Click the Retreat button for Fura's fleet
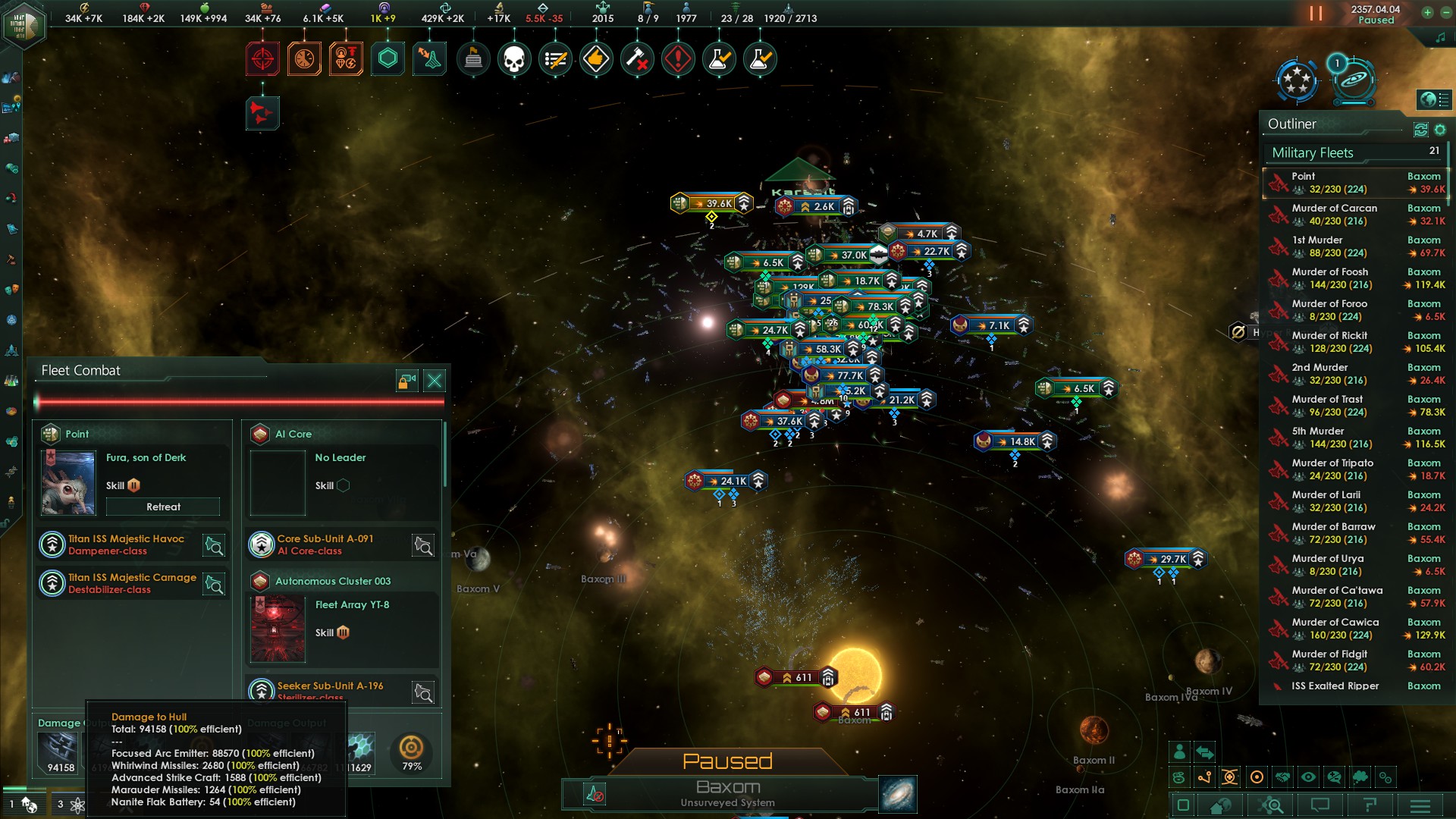Screen dimensions: 1456x819 pos(162,507)
